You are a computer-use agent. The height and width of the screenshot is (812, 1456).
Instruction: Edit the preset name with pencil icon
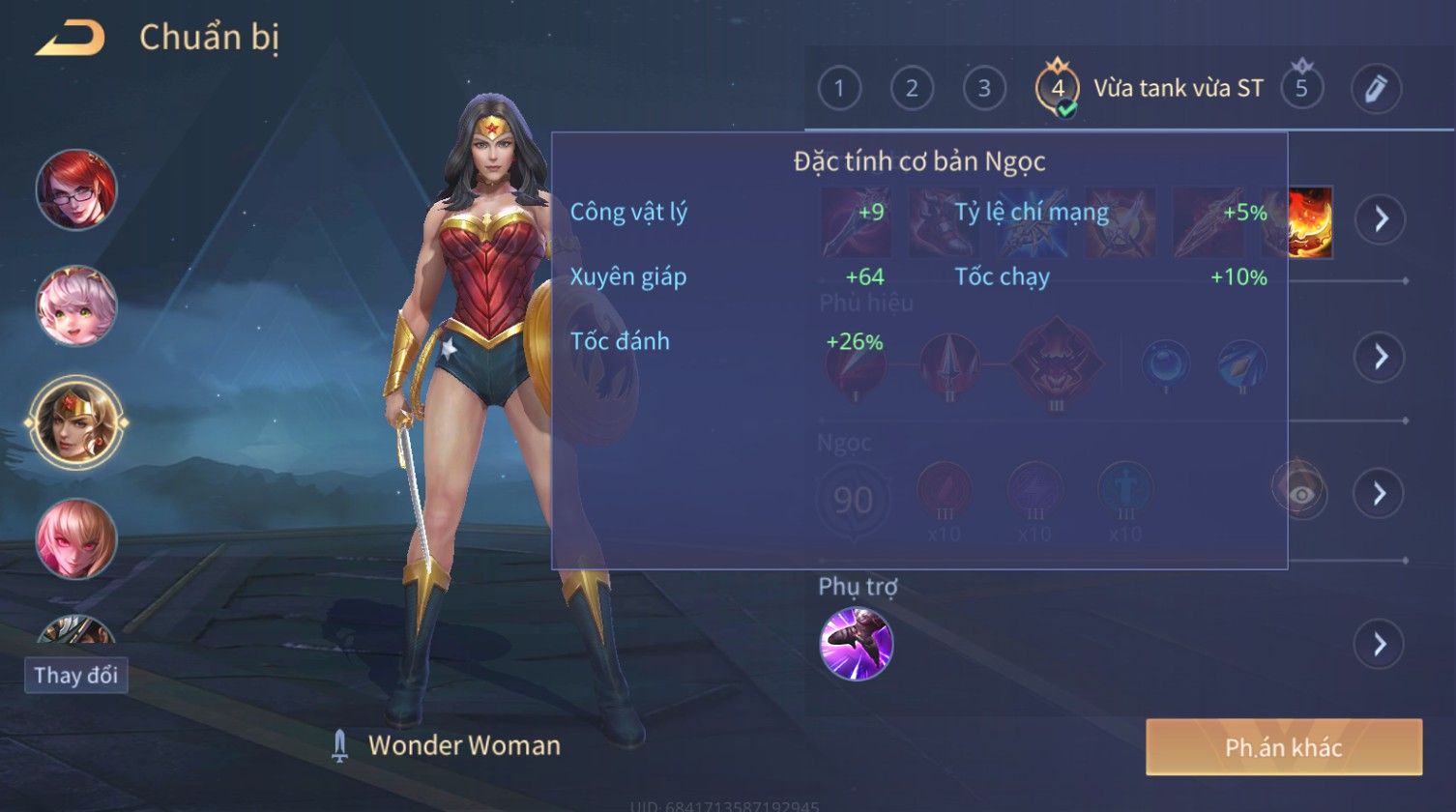(x=1376, y=89)
